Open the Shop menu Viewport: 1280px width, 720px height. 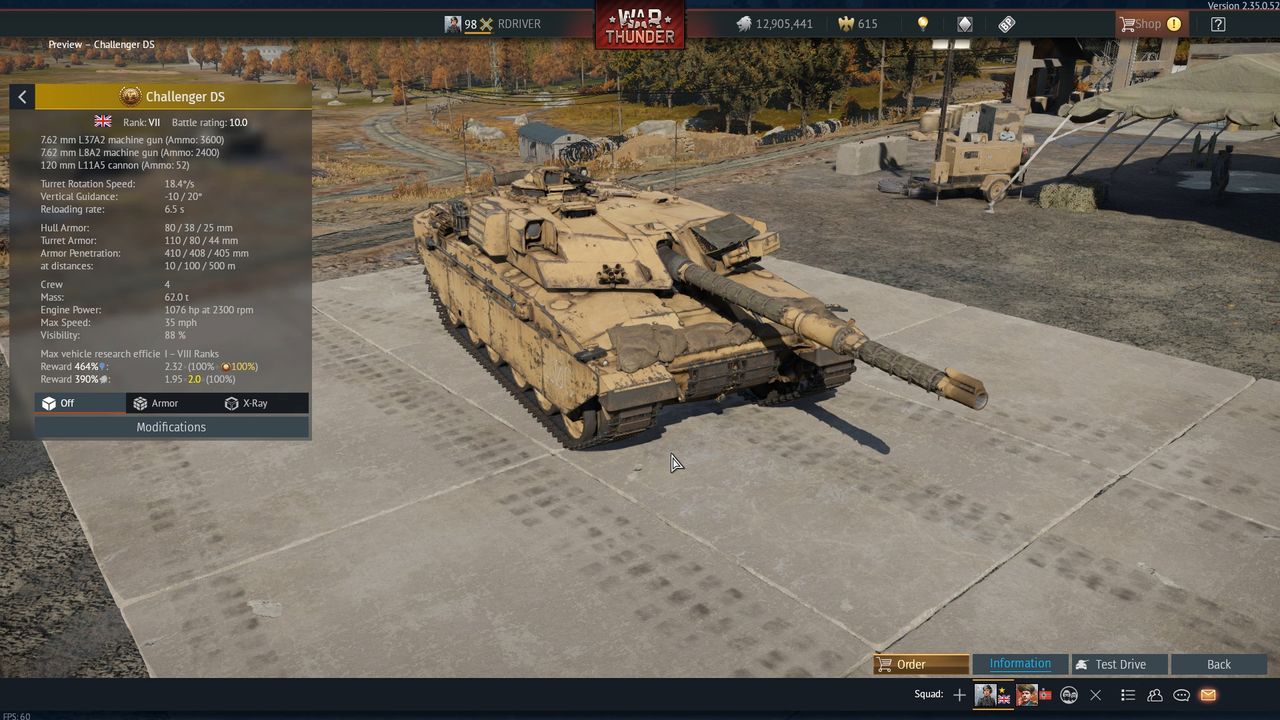1149,24
